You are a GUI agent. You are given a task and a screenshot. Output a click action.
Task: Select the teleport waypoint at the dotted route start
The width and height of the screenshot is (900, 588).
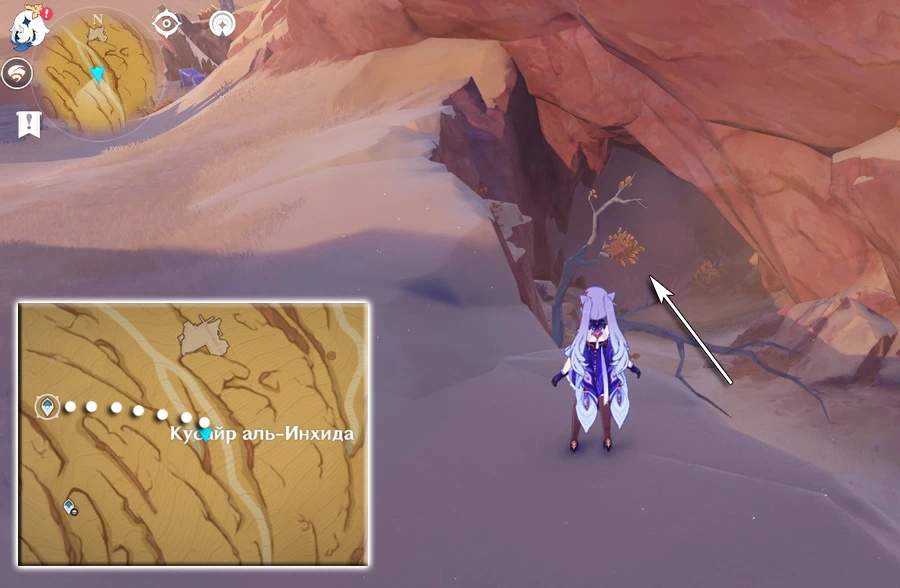coord(46,405)
